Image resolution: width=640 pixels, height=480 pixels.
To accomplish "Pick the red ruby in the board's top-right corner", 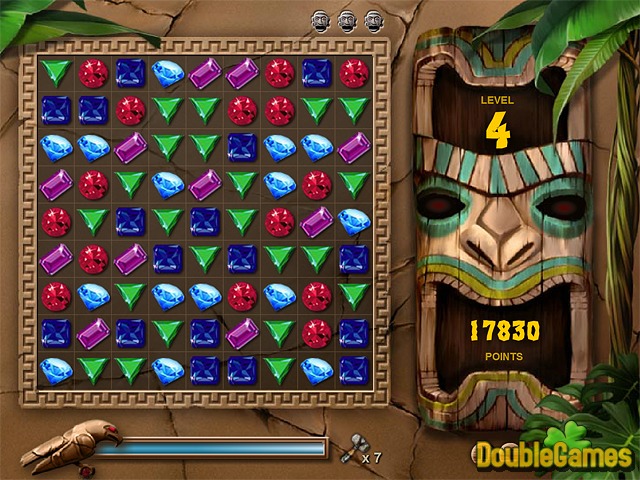I will [352, 72].
